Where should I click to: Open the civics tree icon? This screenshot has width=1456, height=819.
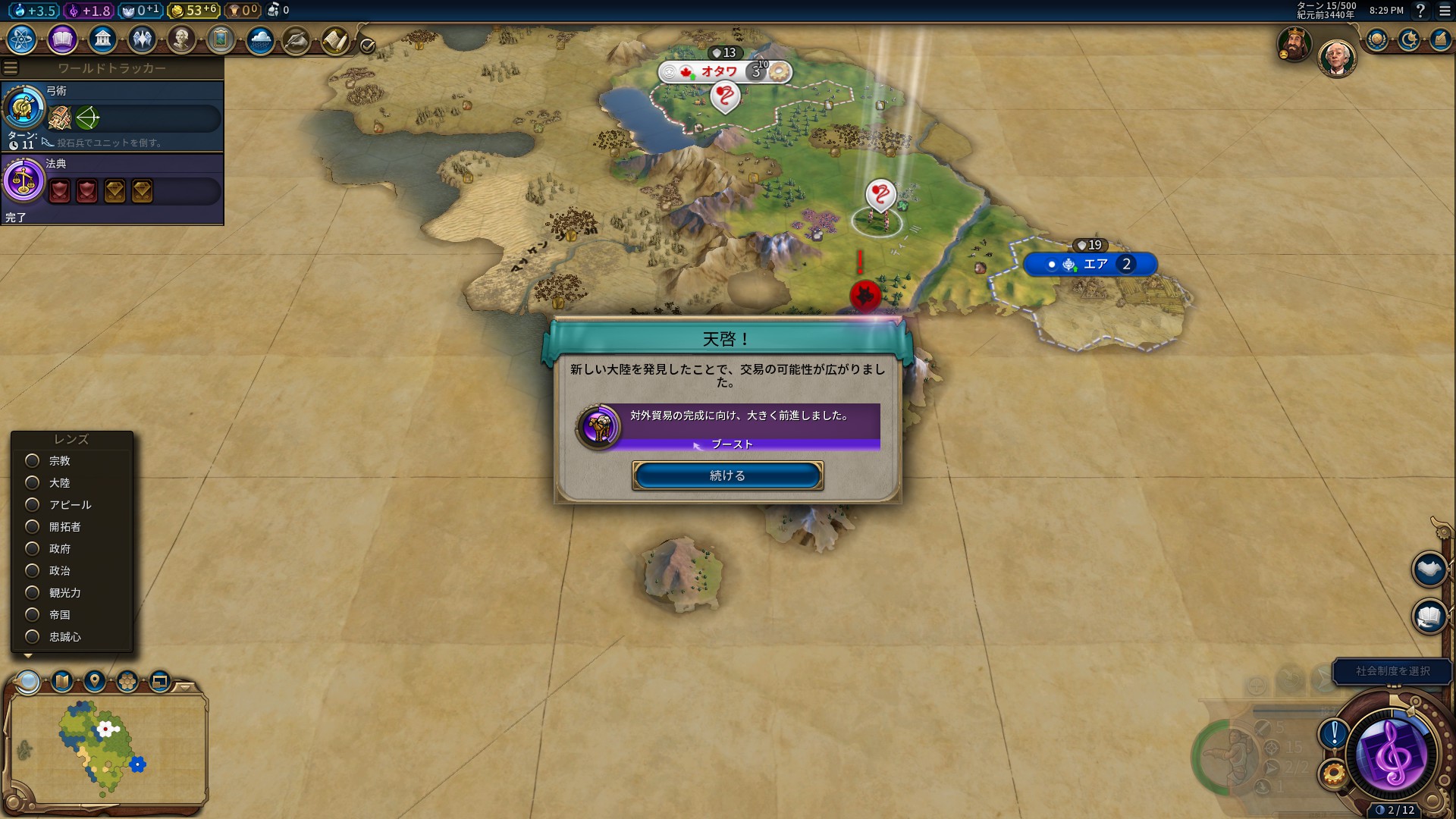(62, 39)
